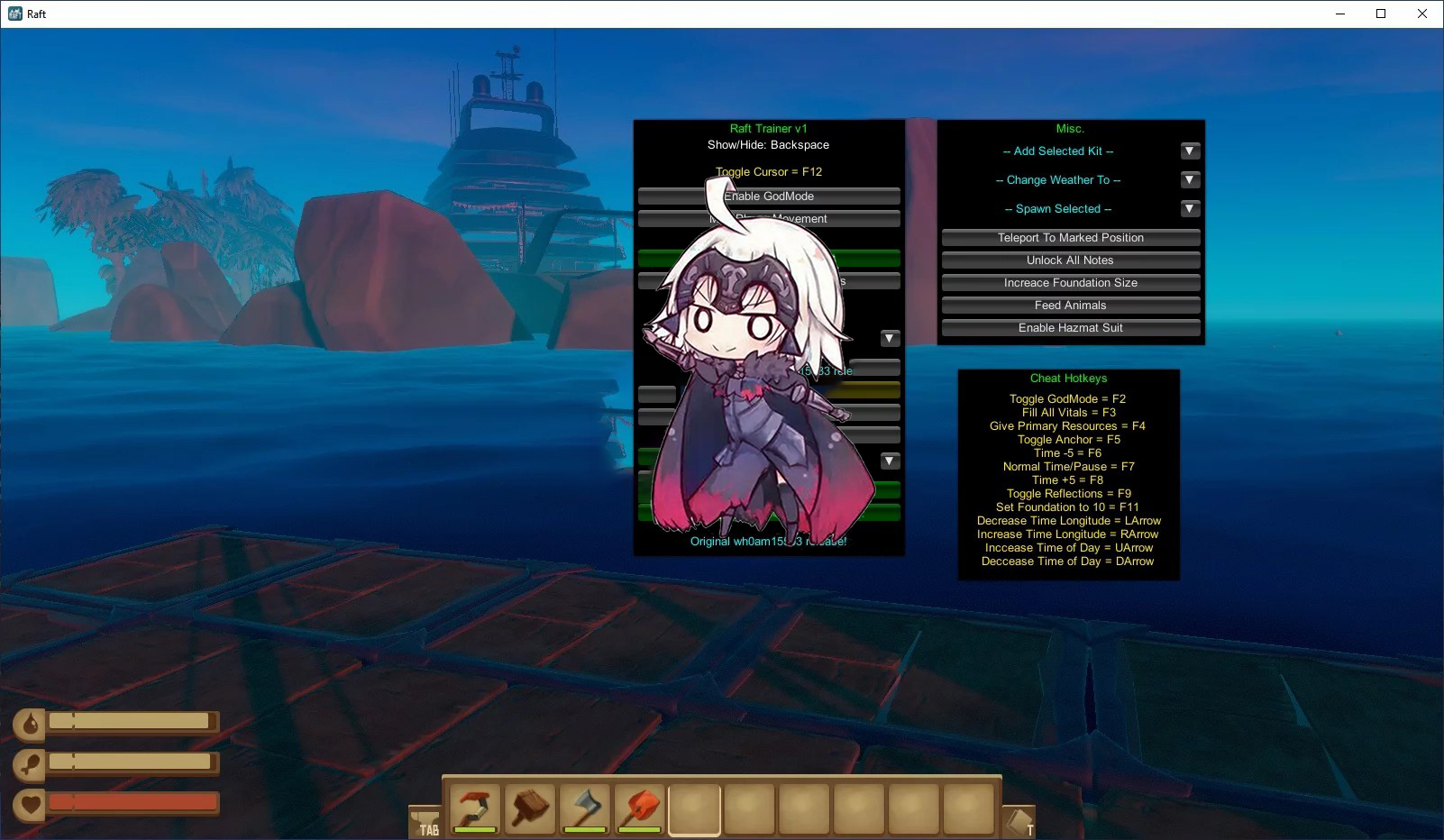Open the journal notebook icon
Image resolution: width=1444 pixels, height=840 pixels.
[x=1019, y=821]
